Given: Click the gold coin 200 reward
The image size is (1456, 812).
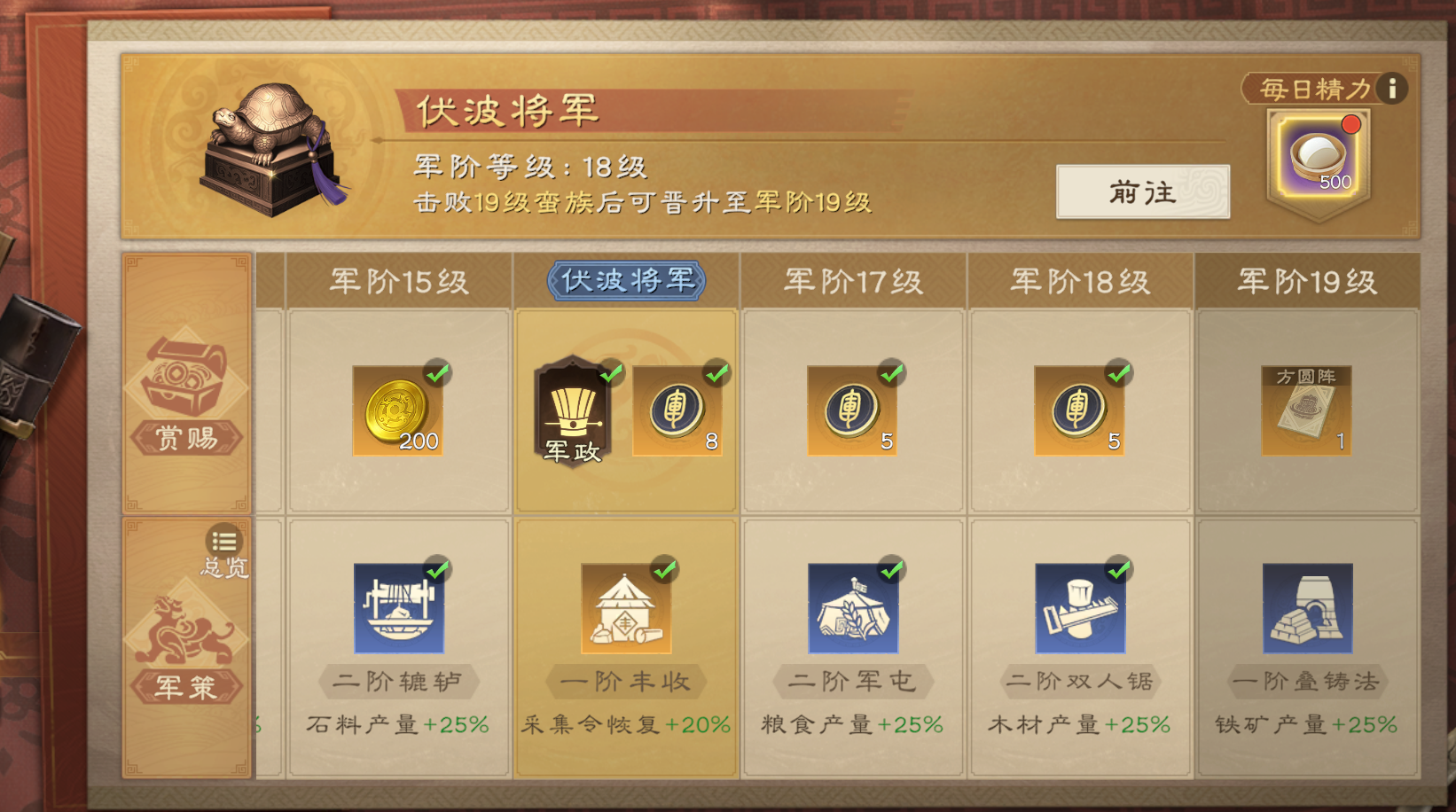Looking at the screenshot, I should tap(396, 410).
